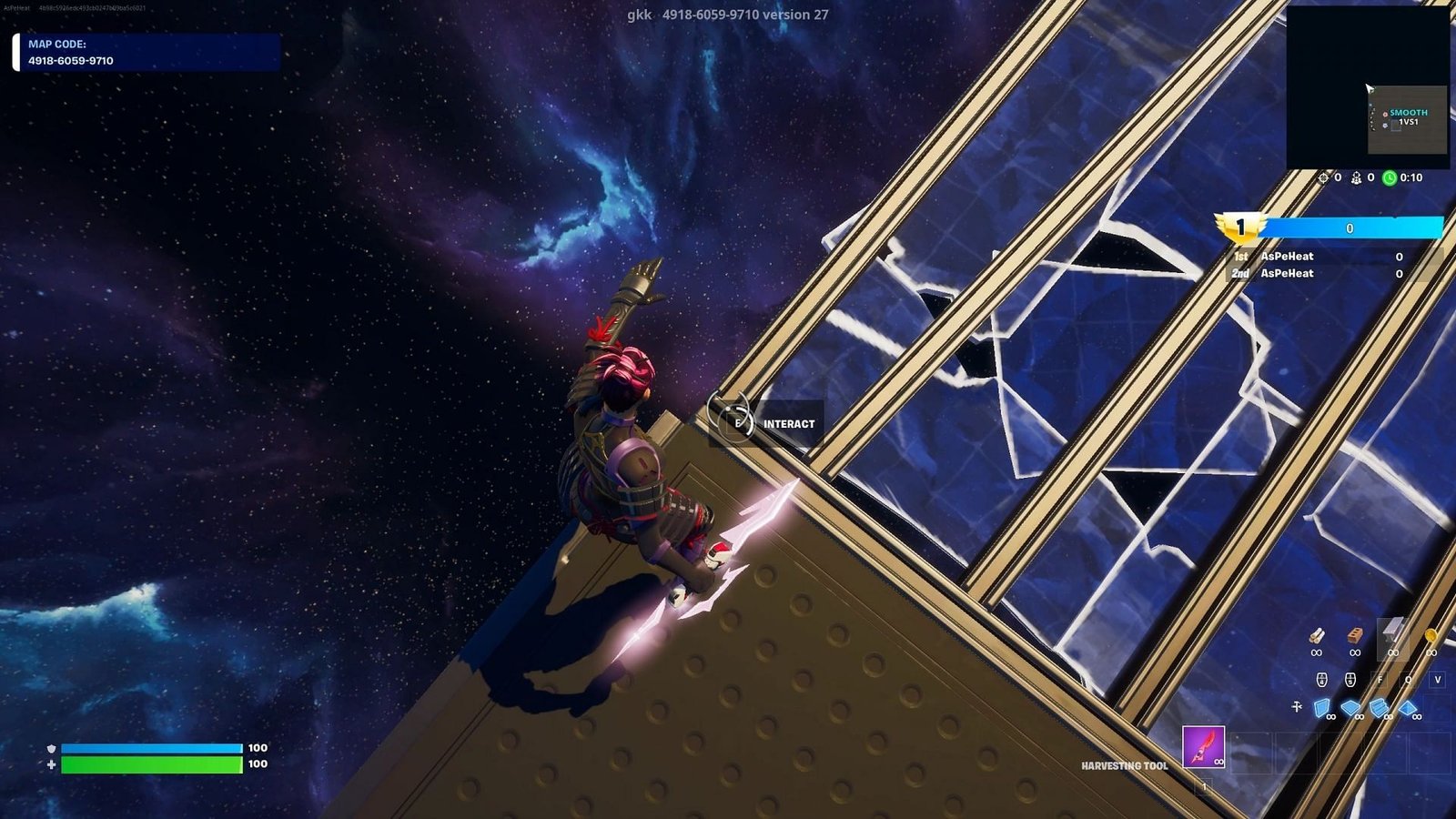
Task: Select the pyramid roof building piece
Action: (1409, 708)
